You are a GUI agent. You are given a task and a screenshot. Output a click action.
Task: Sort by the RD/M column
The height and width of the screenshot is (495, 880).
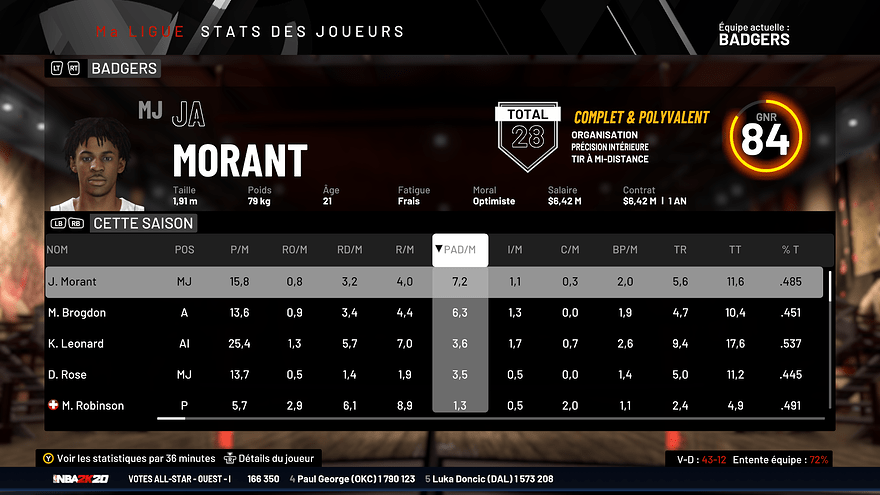pos(349,249)
